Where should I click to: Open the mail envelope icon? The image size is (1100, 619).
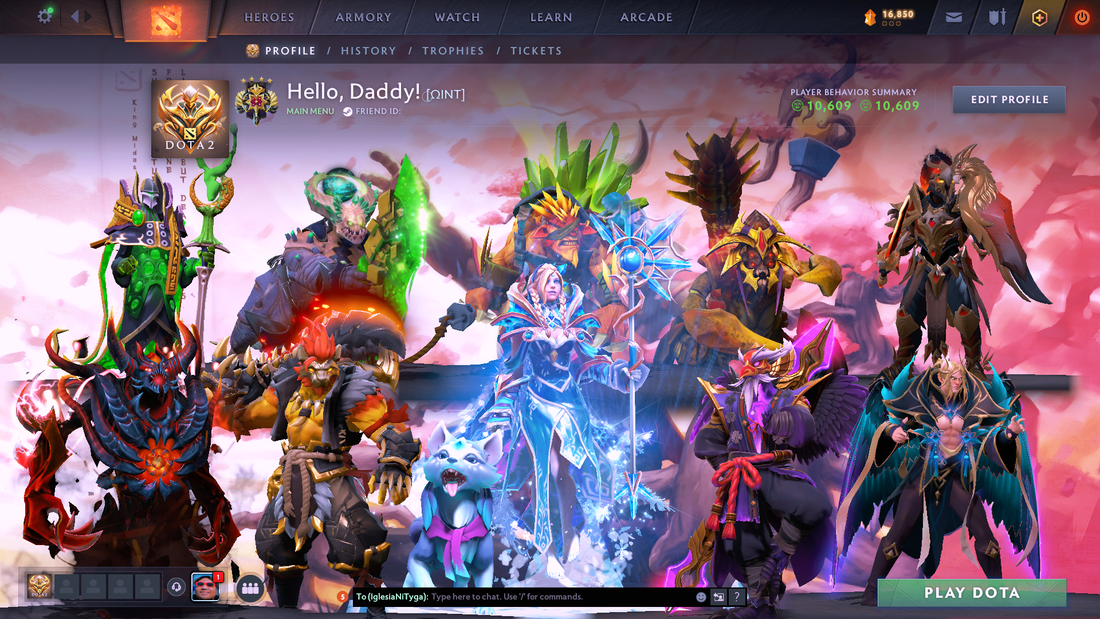pyautogui.click(x=954, y=17)
